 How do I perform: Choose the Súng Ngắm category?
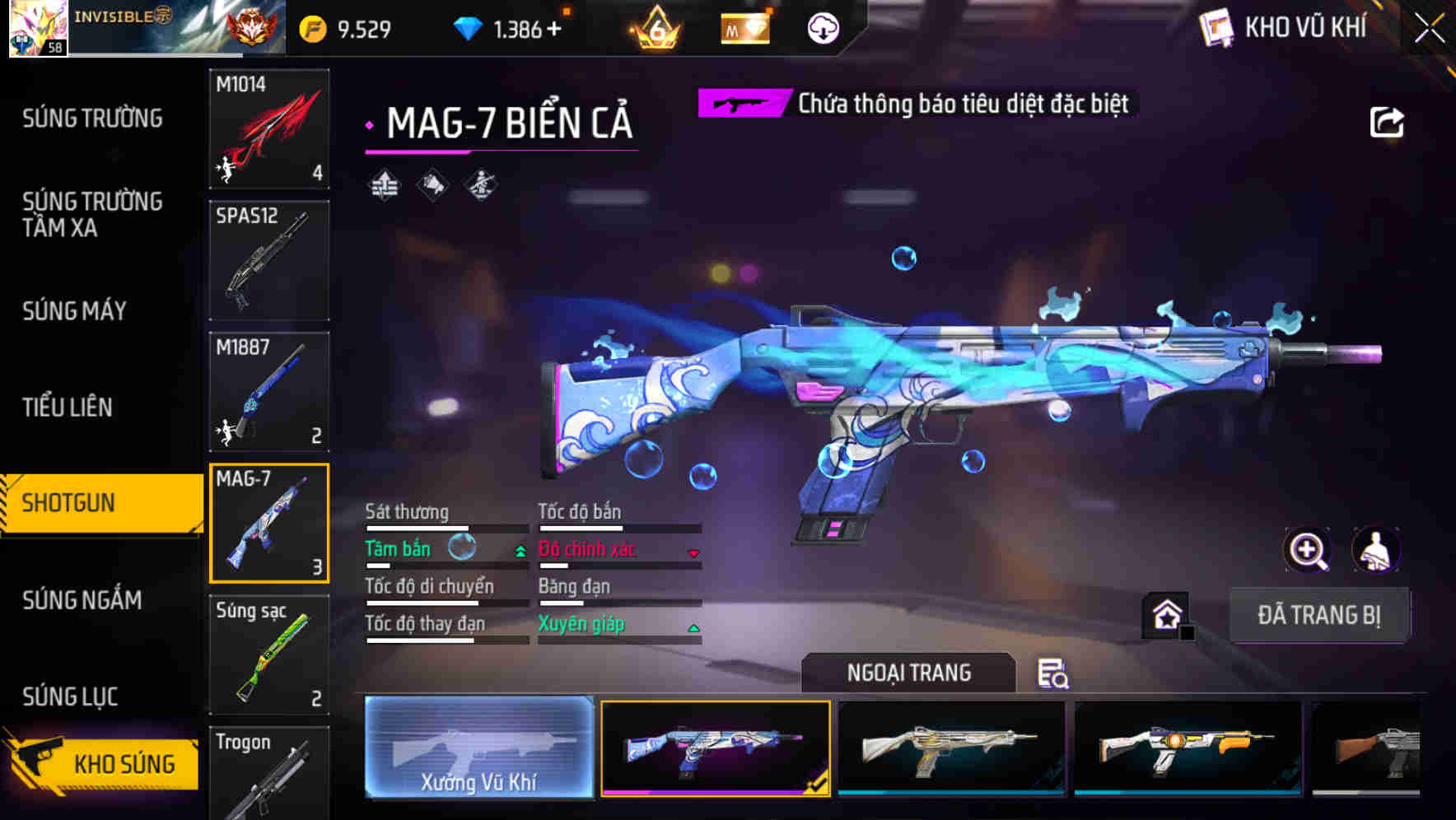click(82, 600)
